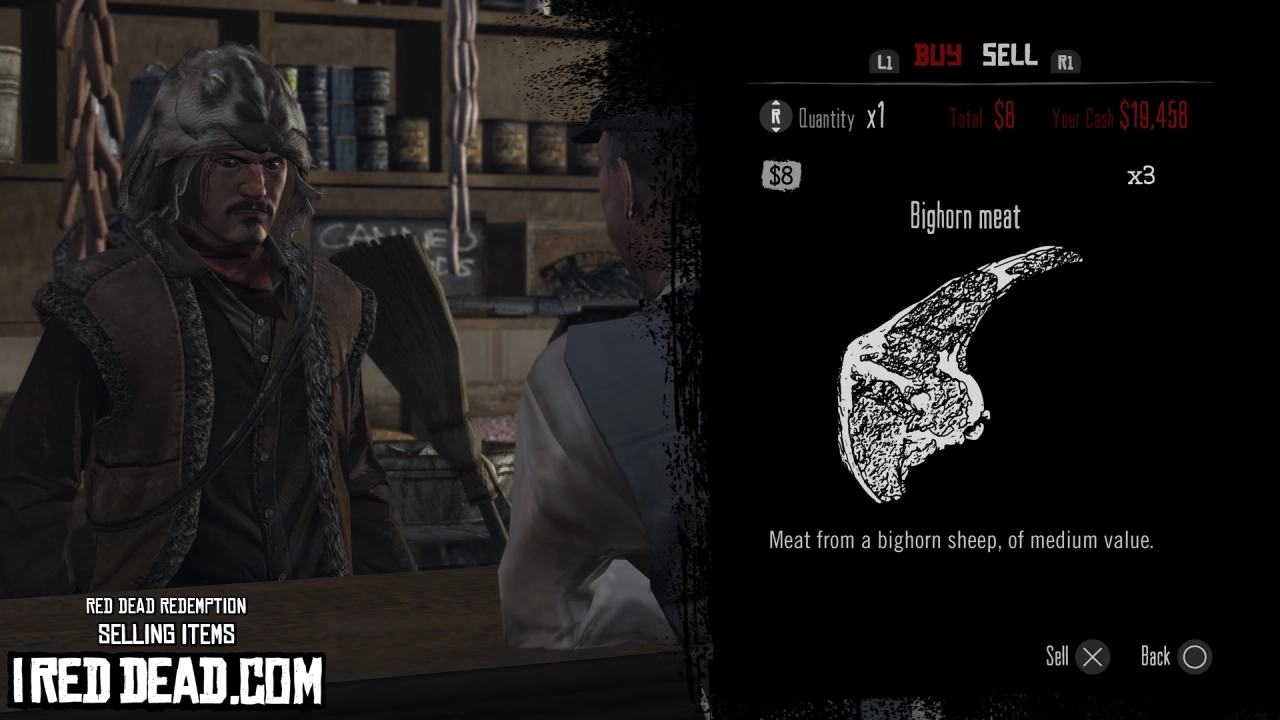Click the x3 inventory count indicator
The height and width of the screenshot is (720, 1280).
point(1142,175)
